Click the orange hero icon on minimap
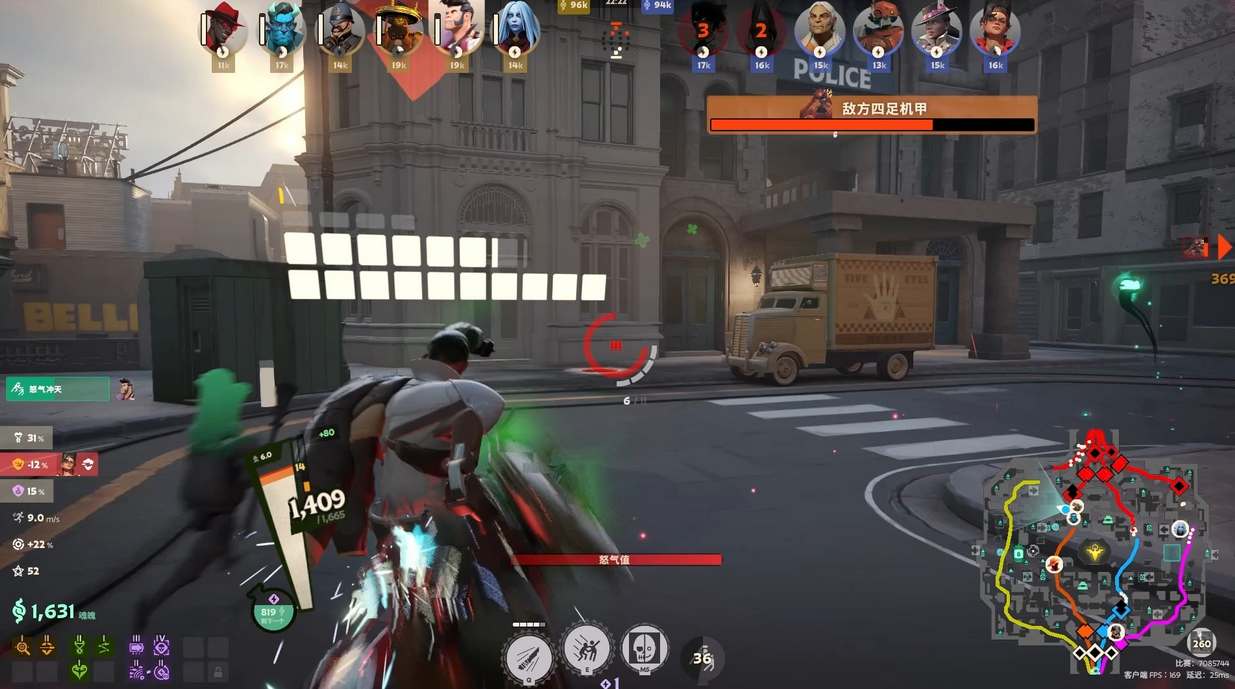The height and width of the screenshot is (689, 1235). (x=1054, y=565)
